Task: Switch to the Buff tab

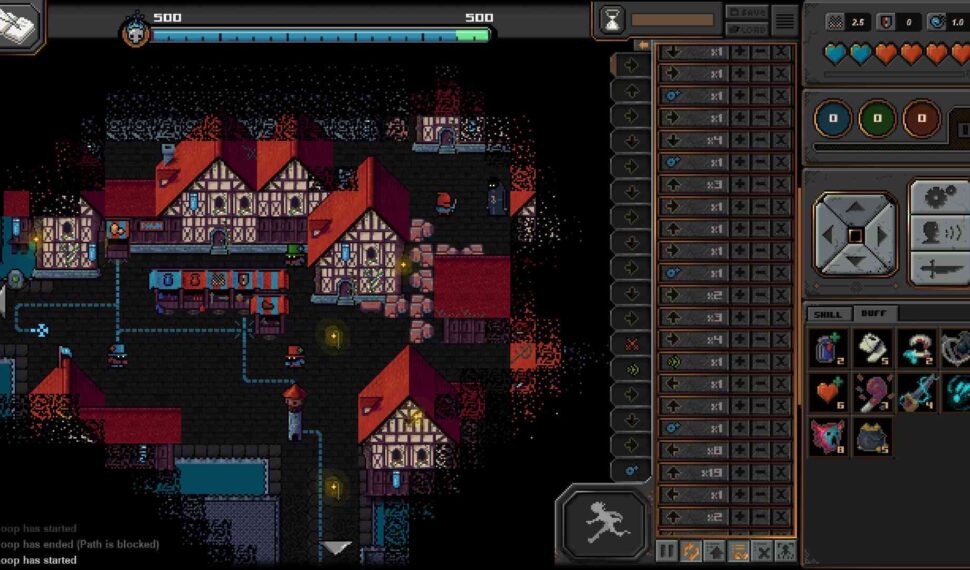Action: coord(873,314)
